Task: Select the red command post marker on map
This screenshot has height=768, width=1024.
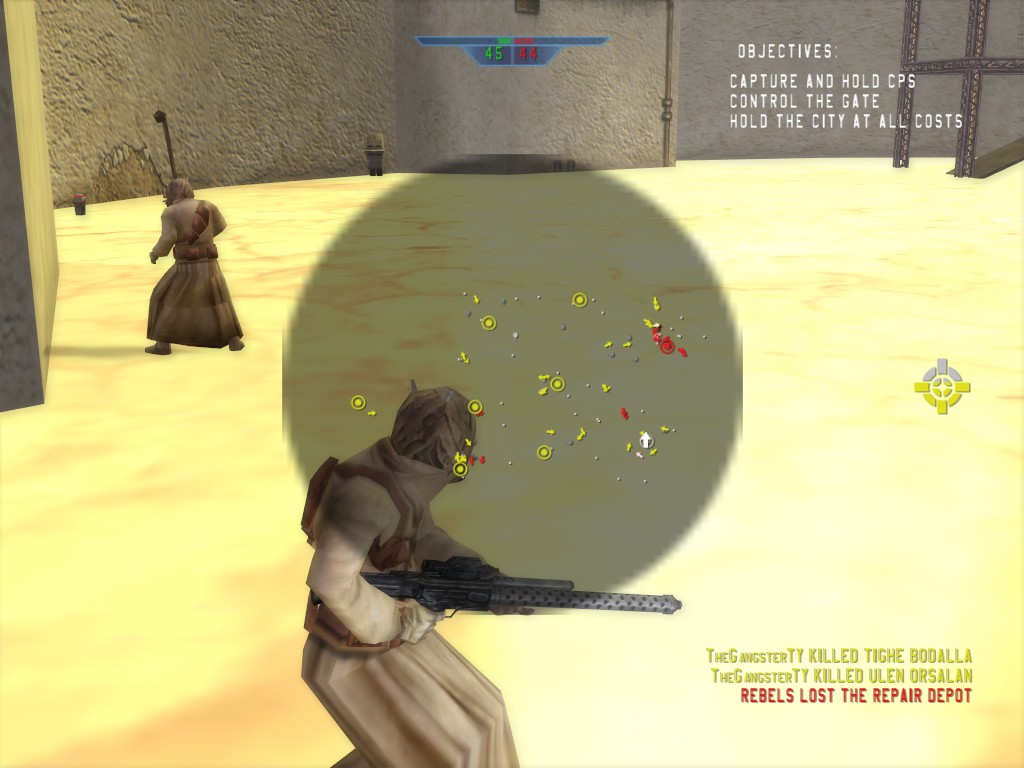Action: pos(666,345)
